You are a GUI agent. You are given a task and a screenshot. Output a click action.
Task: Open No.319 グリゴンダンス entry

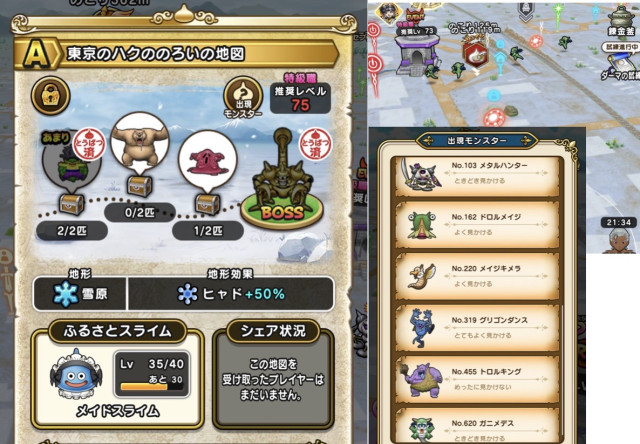click(x=475, y=326)
